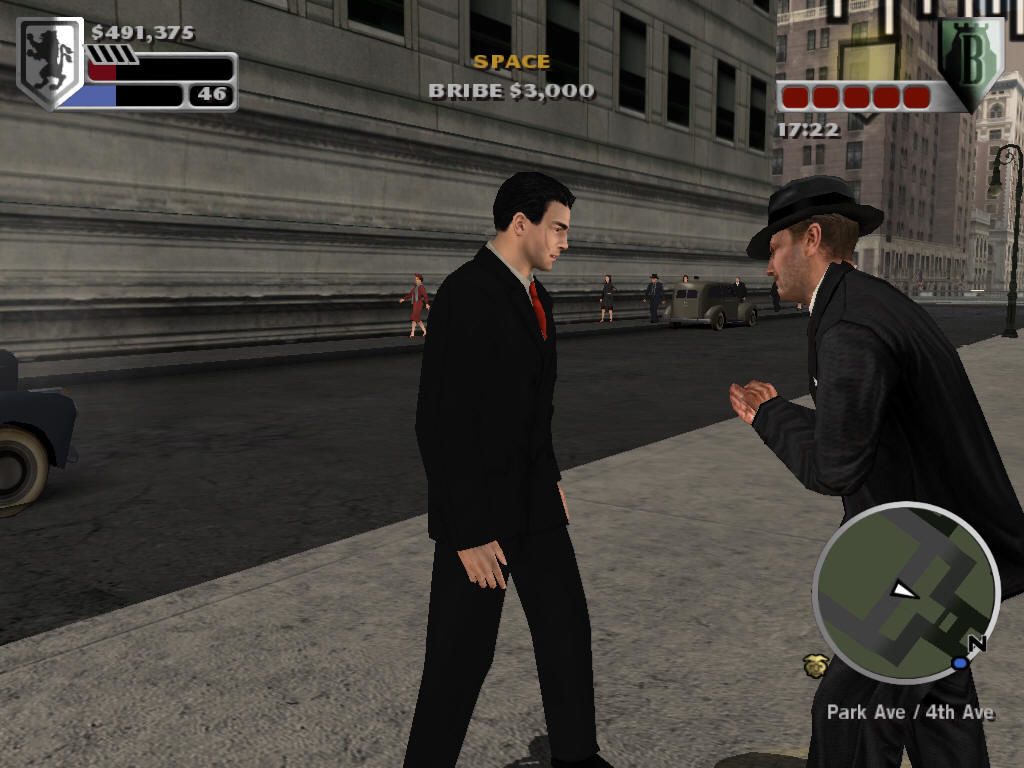Click the police badge icon beside minimap
Image resolution: width=1024 pixels, height=768 pixels.
(x=815, y=665)
